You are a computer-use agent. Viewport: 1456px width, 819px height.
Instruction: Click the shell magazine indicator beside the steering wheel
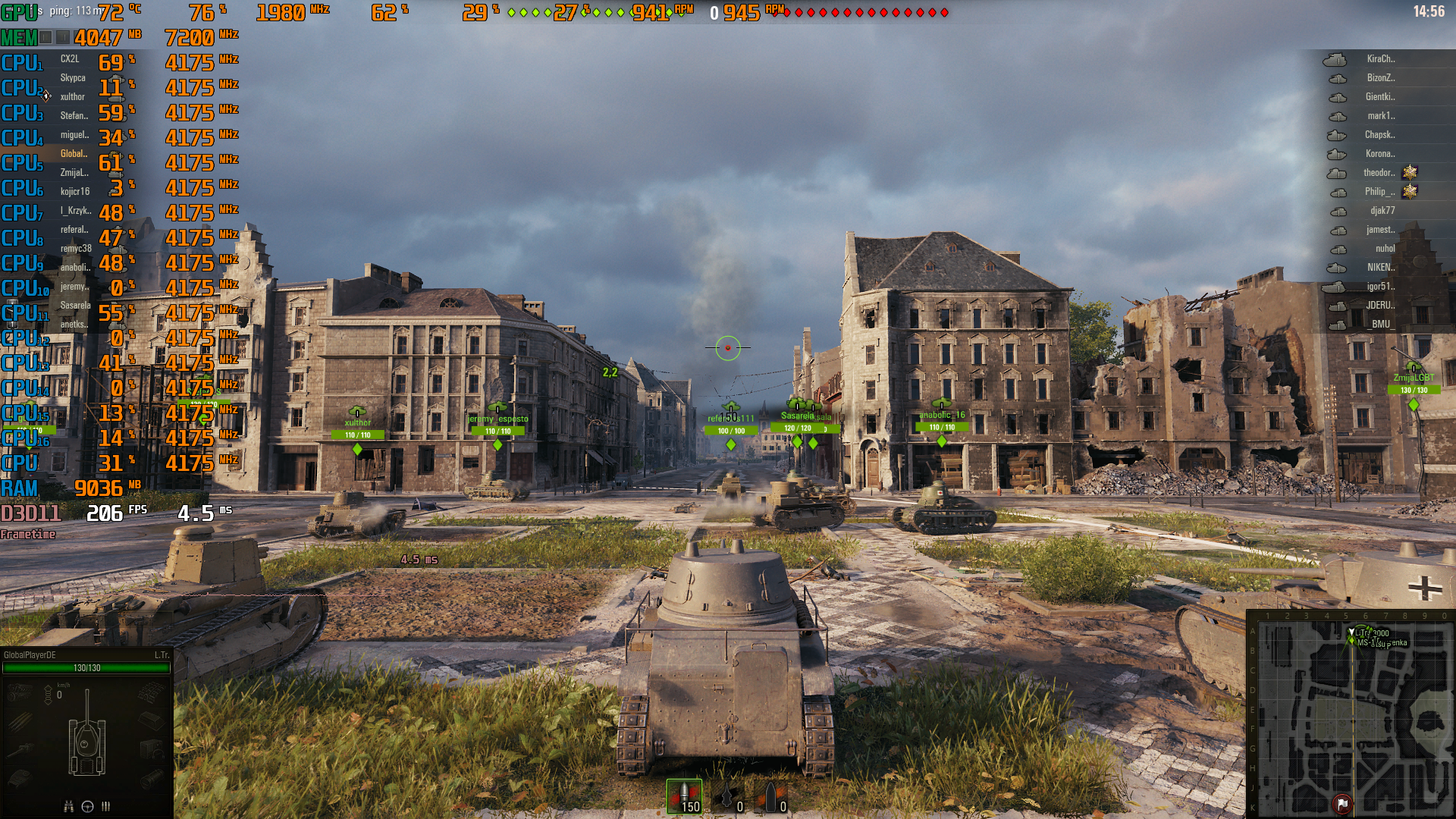pyautogui.click(x=105, y=807)
